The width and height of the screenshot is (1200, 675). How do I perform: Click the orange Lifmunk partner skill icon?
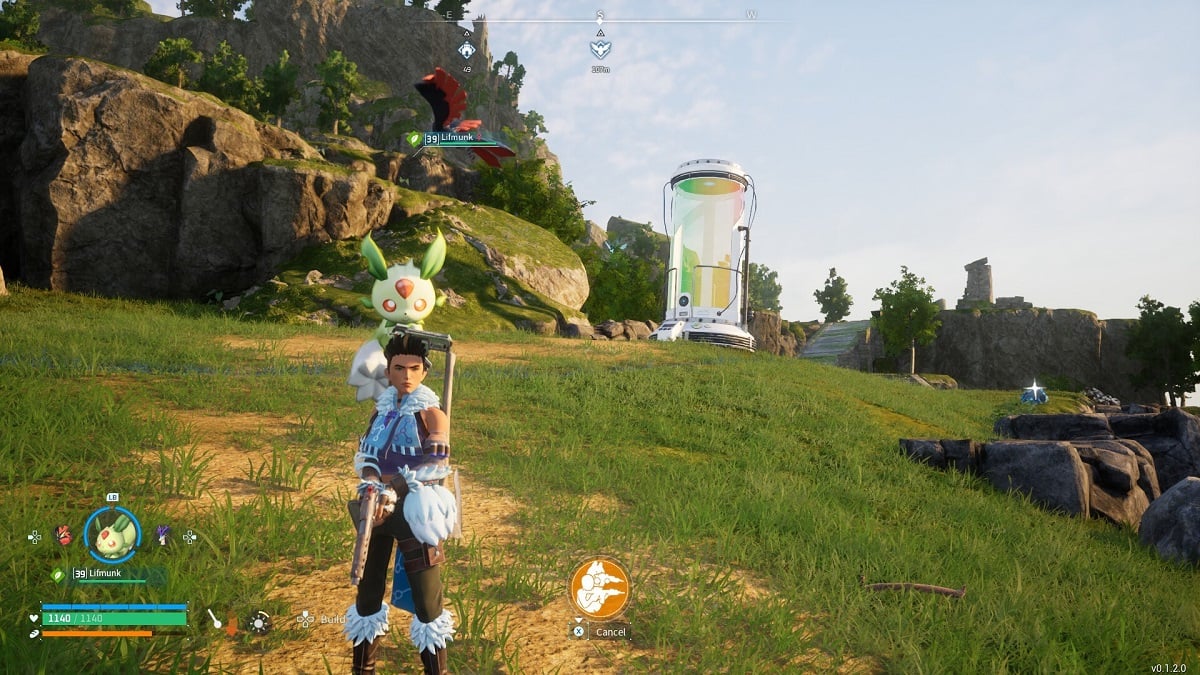(600, 588)
